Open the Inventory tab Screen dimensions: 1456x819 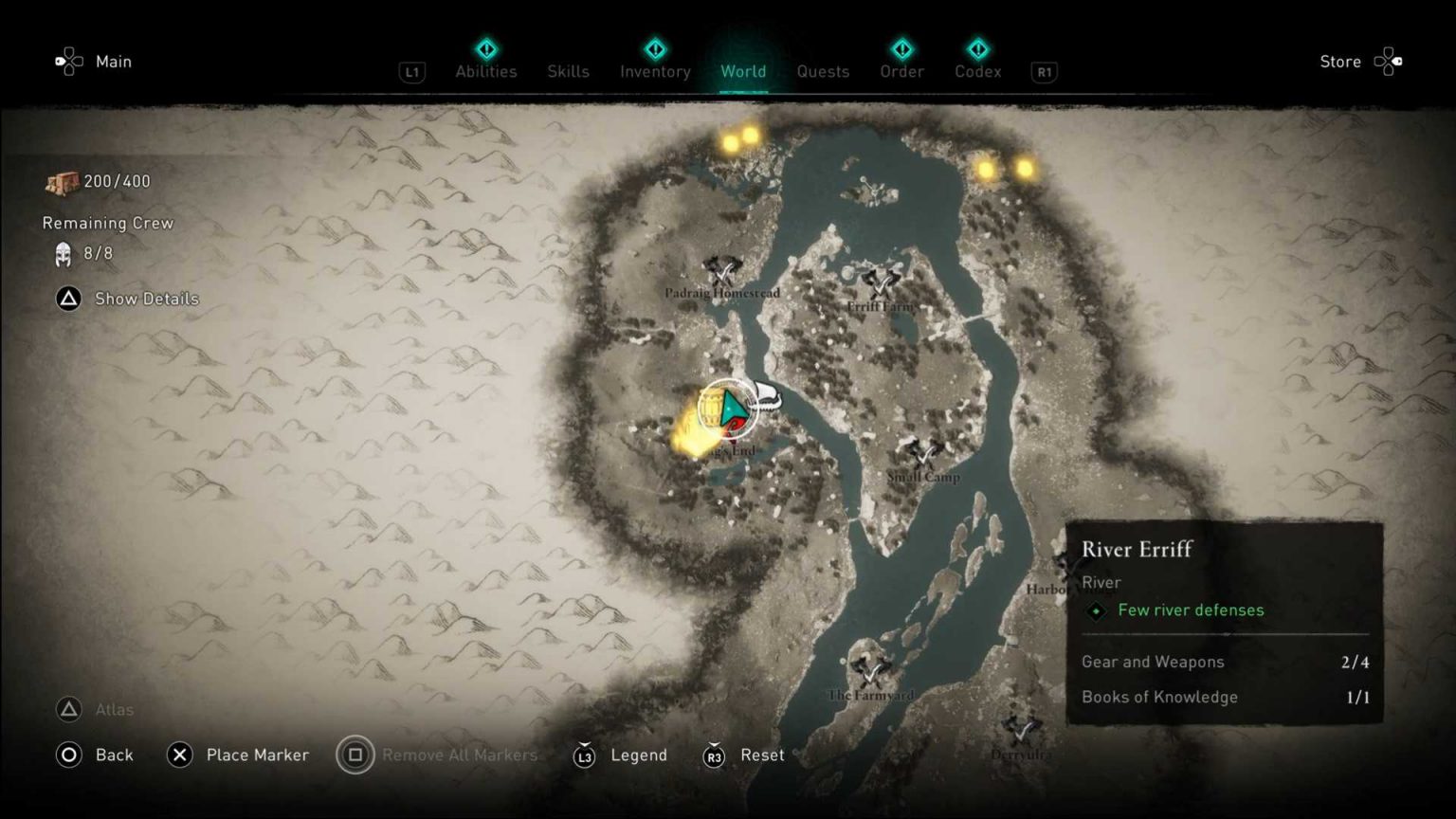(654, 71)
